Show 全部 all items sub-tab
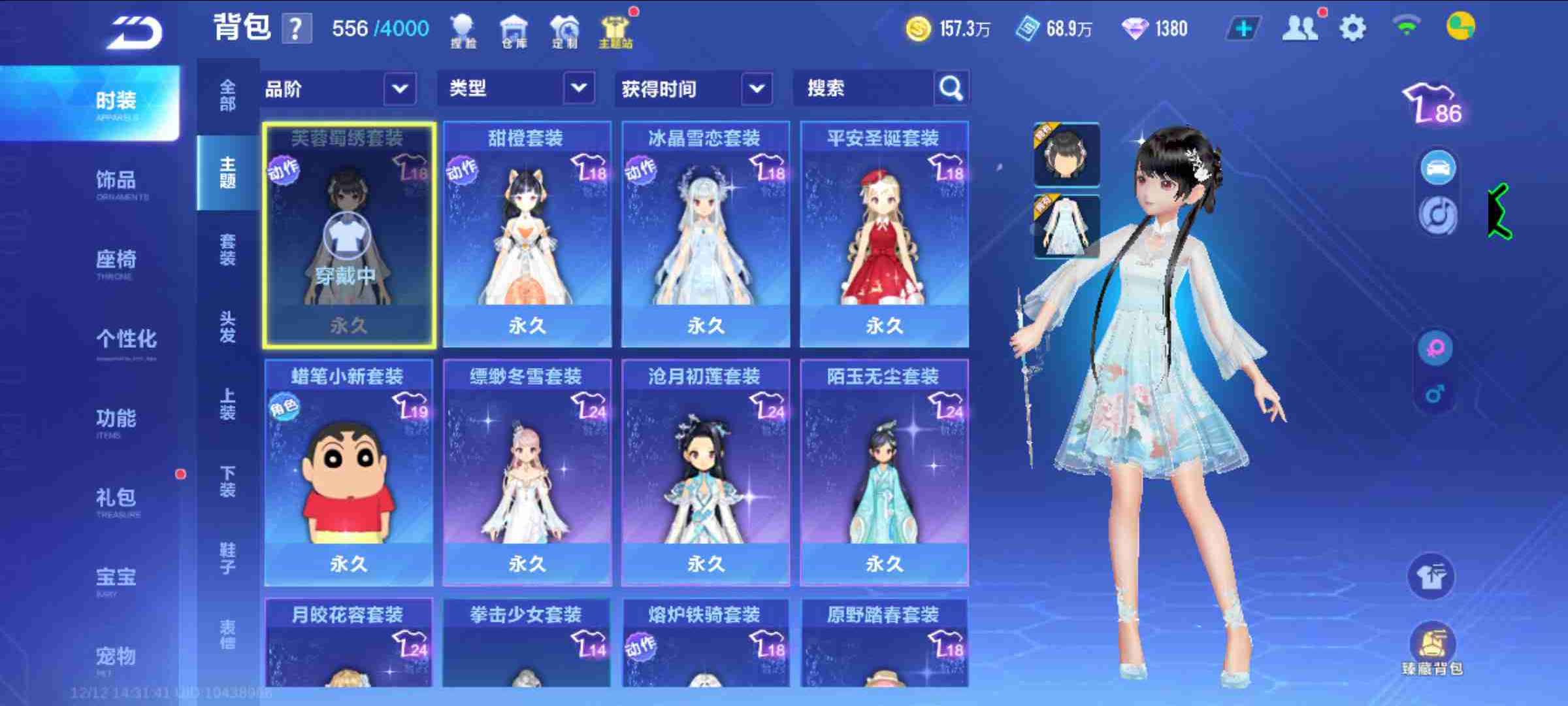1568x706 pixels. (x=227, y=95)
